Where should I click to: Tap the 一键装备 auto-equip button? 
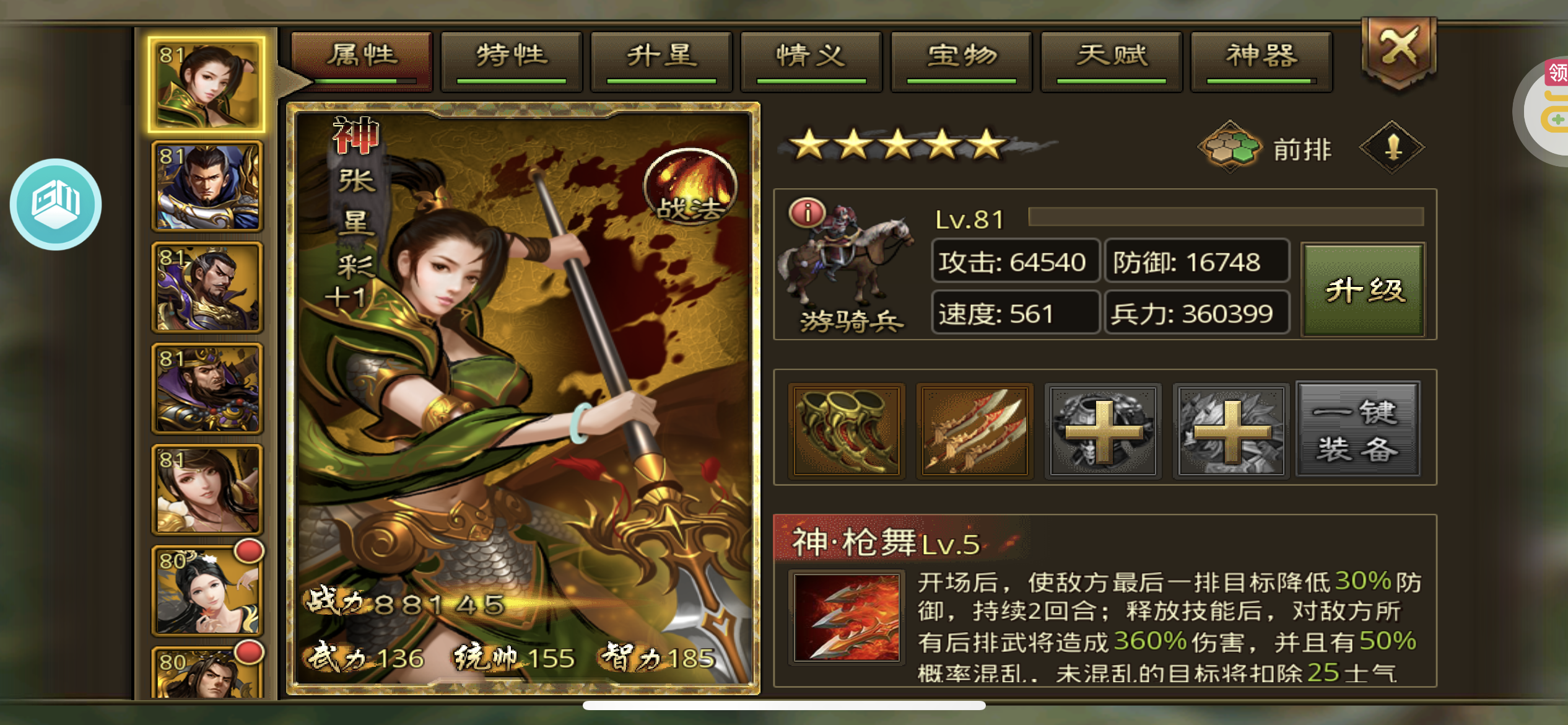[x=1357, y=430]
